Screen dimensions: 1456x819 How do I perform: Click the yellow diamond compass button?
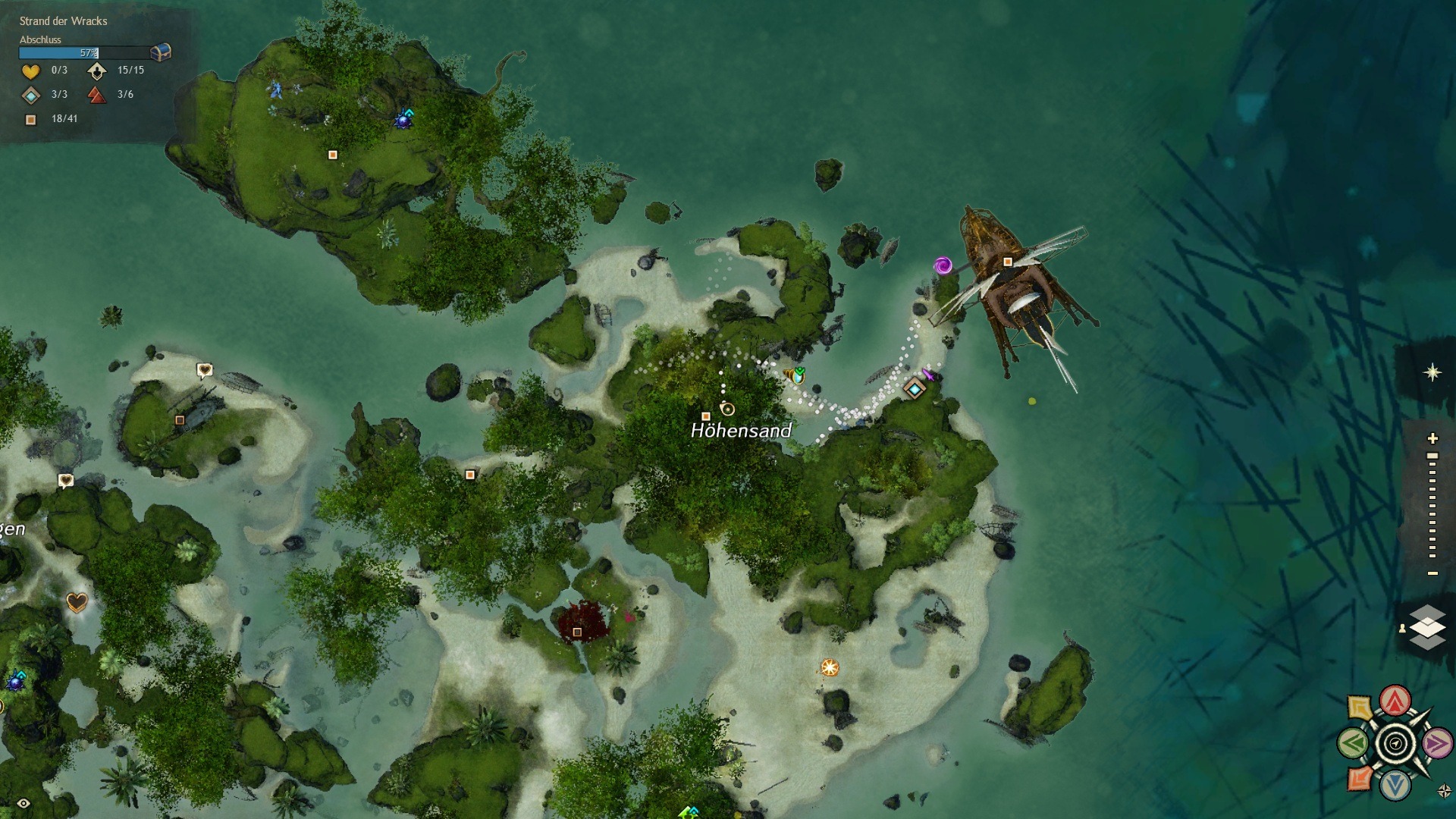pyautogui.click(x=1360, y=708)
